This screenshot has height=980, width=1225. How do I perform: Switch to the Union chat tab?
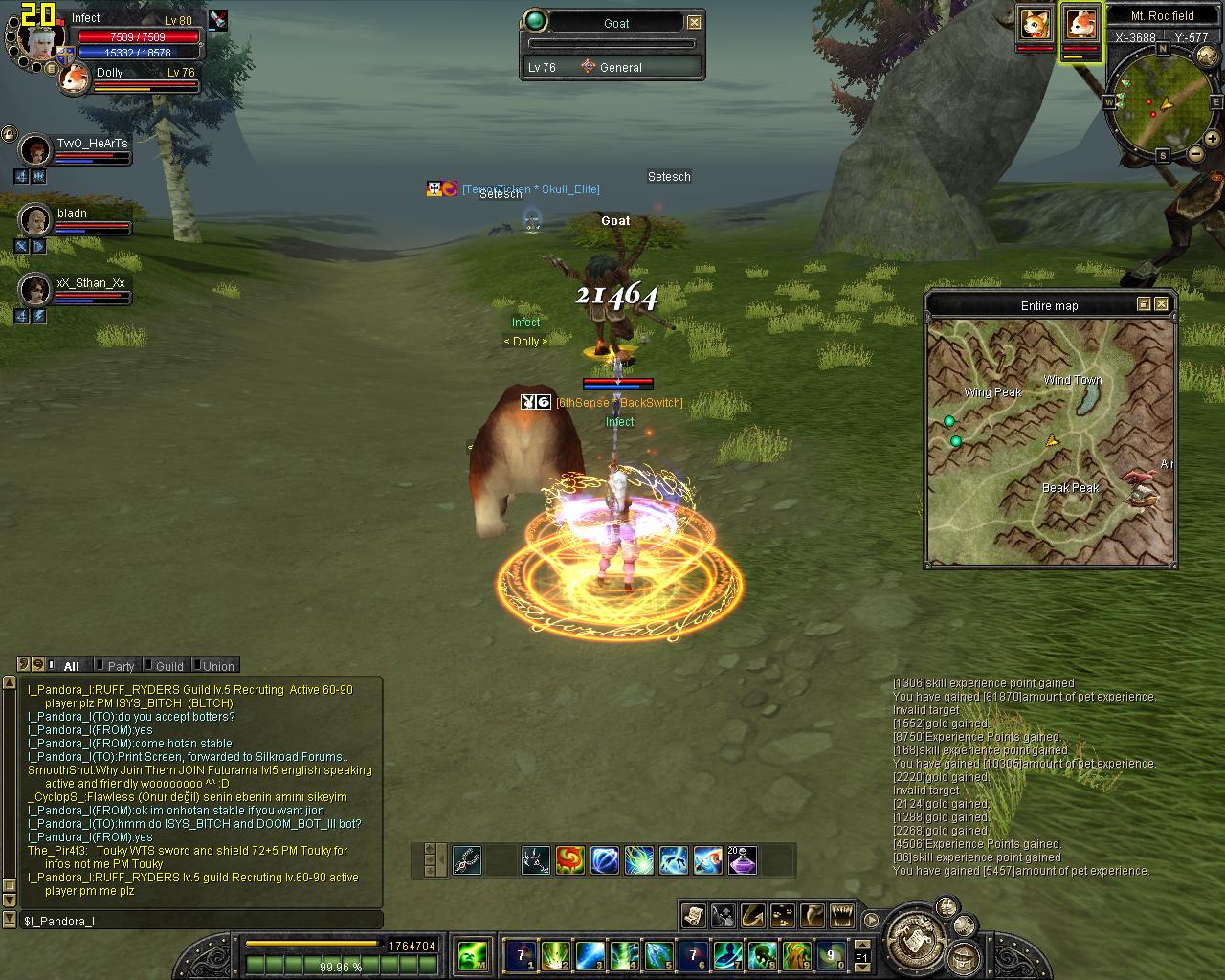(215, 665)
